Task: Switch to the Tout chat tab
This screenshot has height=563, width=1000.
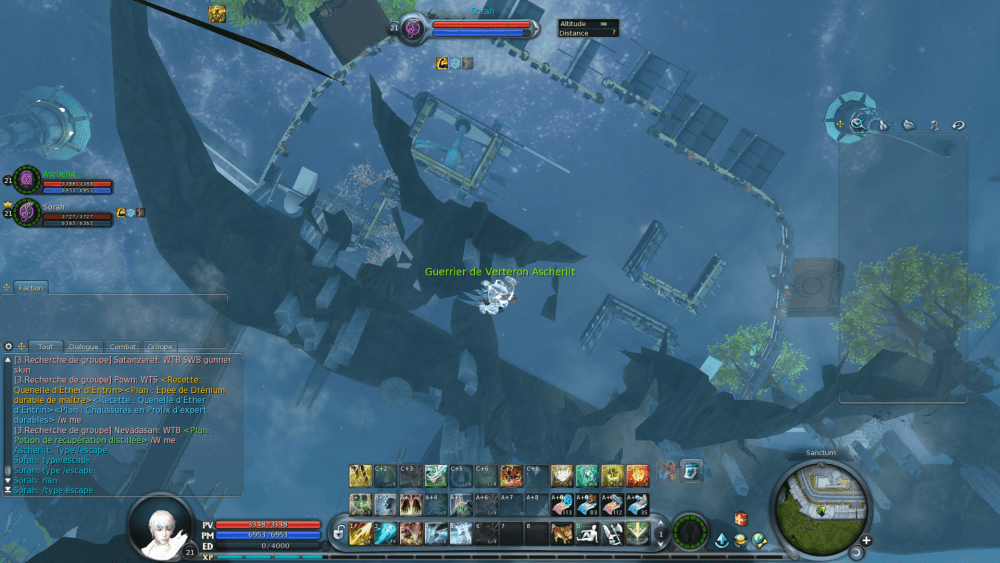Action: pos(45,345)
